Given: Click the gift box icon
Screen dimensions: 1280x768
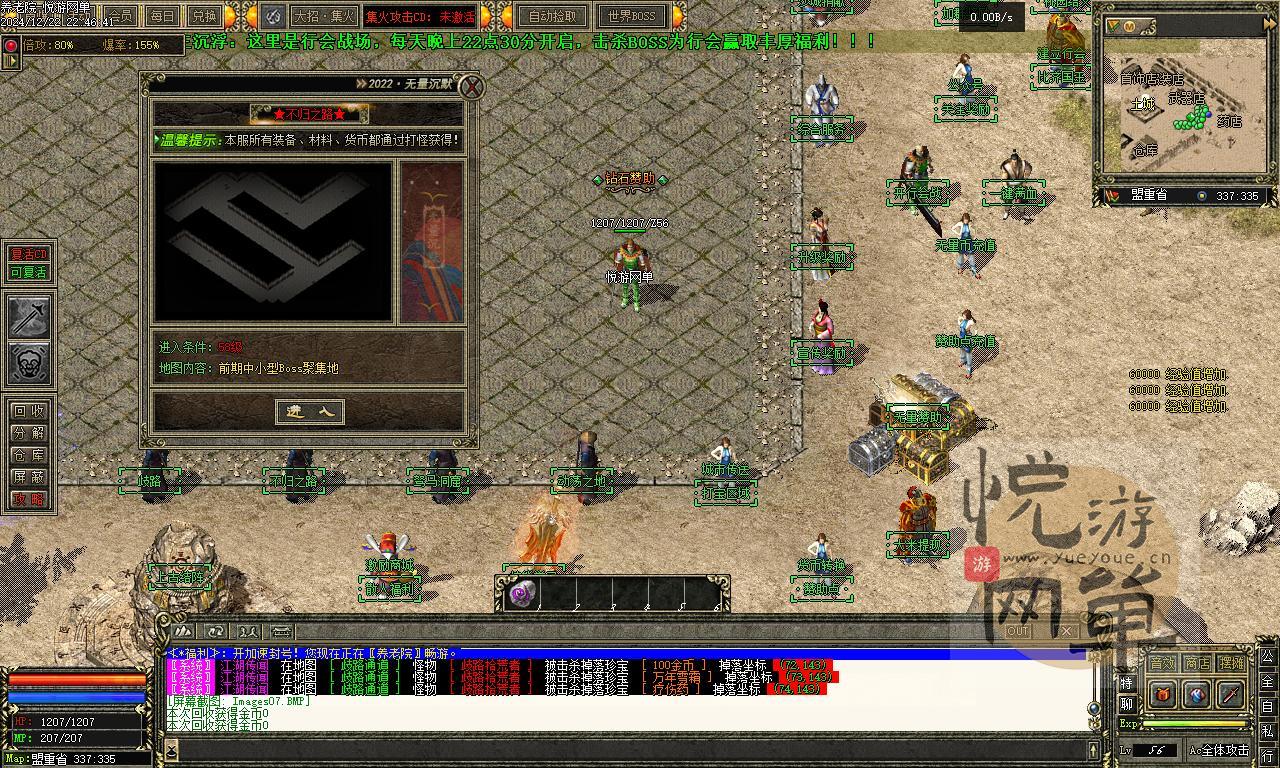Looking at the screenshot, I should [1162, 694].
